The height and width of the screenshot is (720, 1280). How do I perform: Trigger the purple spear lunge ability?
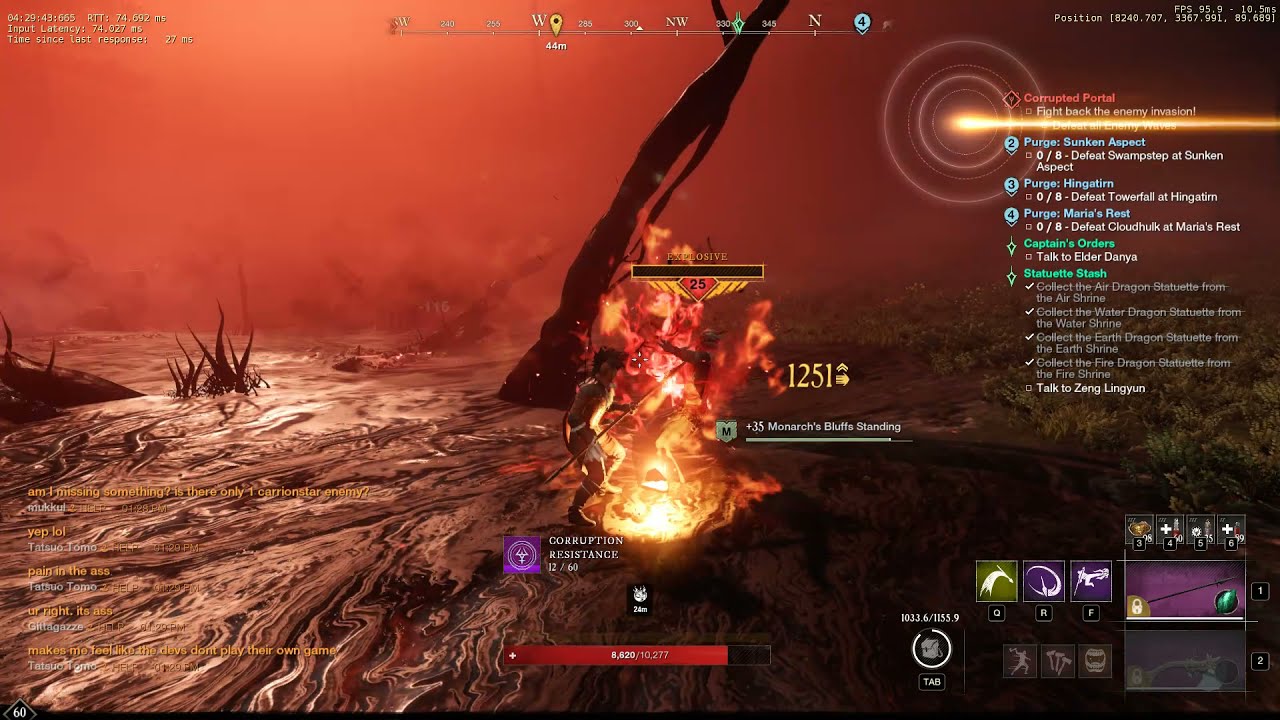(1091, 581)
